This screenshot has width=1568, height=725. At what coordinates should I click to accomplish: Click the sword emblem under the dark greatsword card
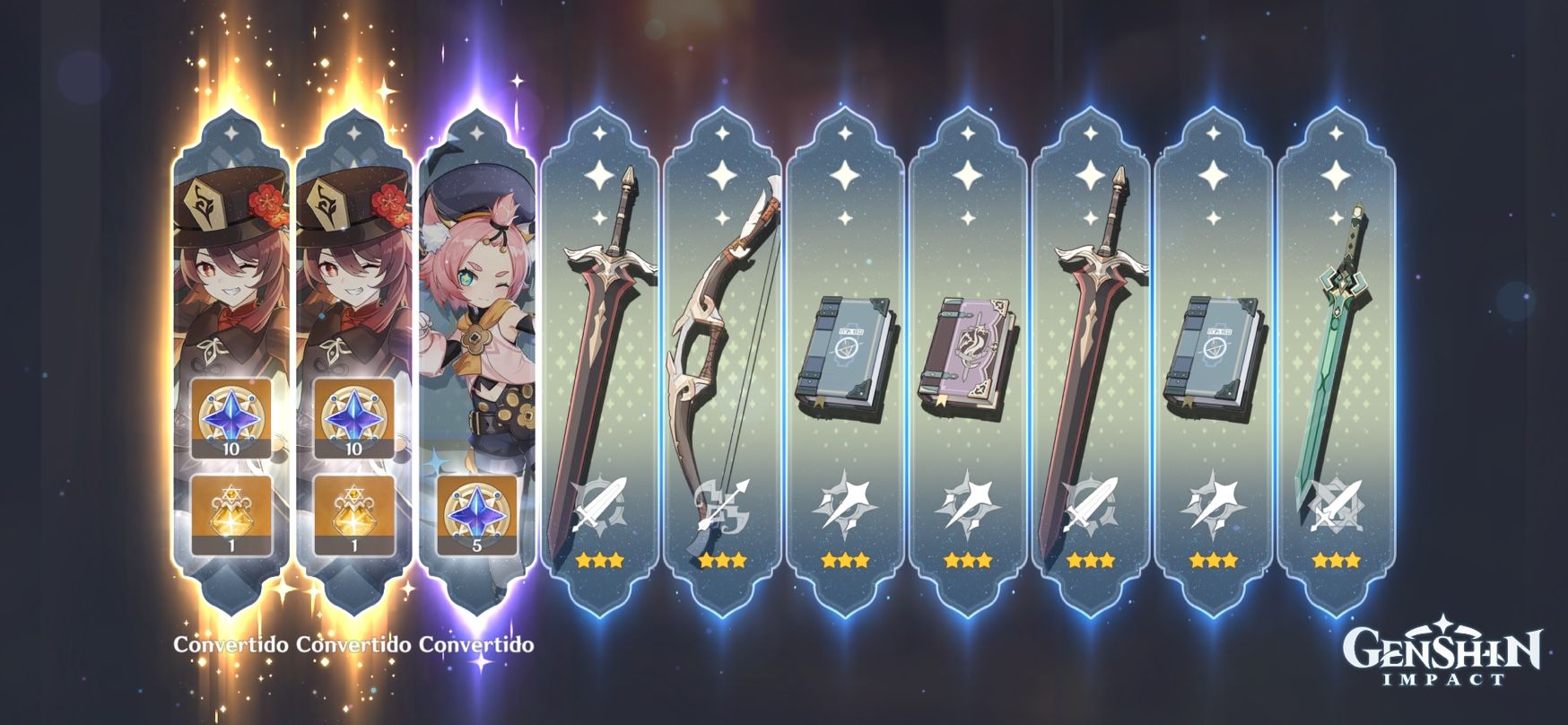pos(1089,505)
